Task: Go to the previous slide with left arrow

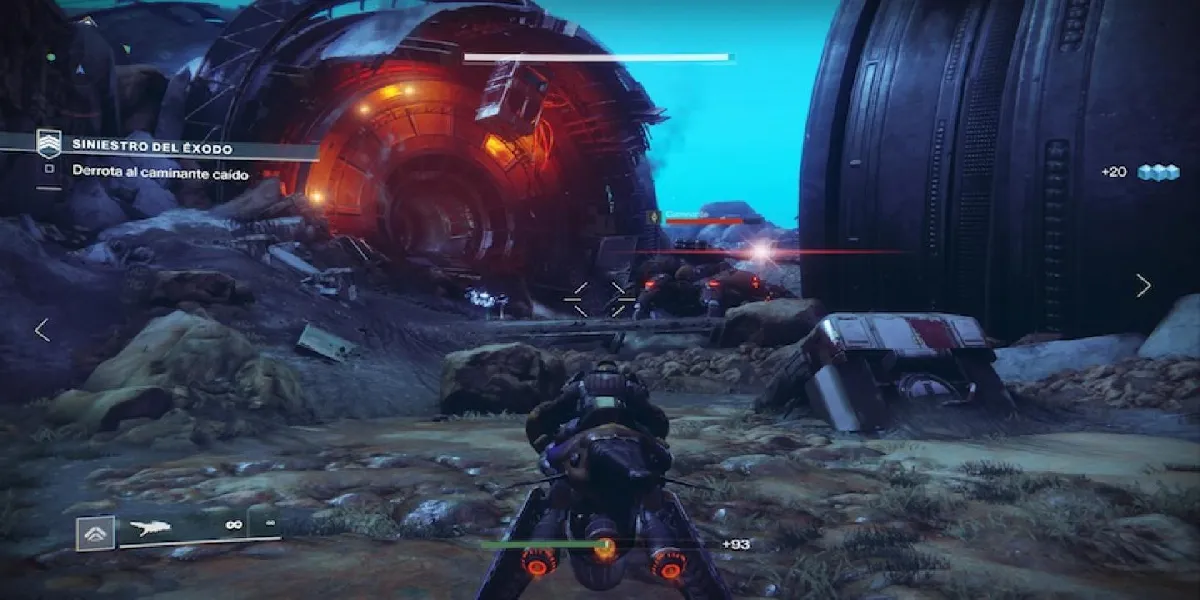Action: (42, 330)
